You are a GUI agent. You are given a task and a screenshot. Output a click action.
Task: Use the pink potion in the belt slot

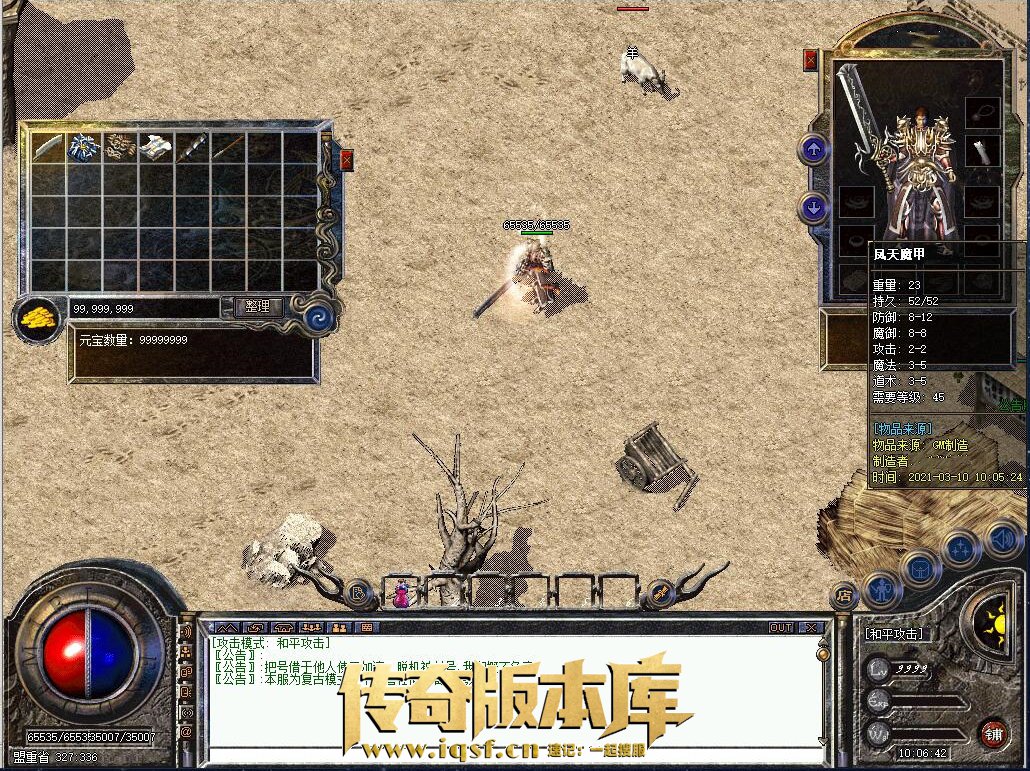(x=400, y=594)
